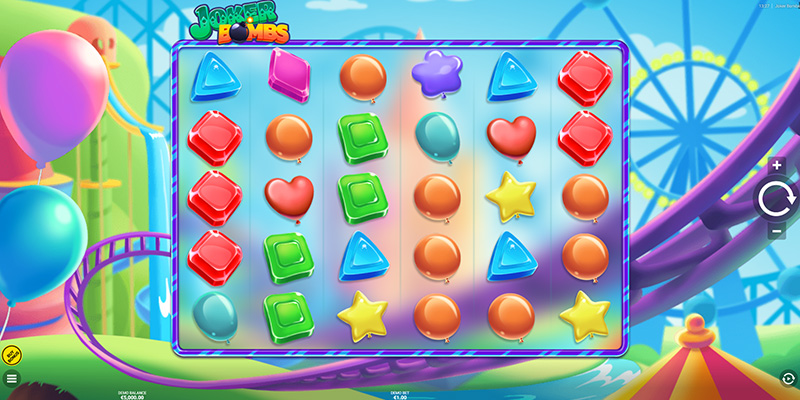Screen dimensions: 800x400
Task: Decrease the bet with the minus button
Action: (x=776, y=232)
